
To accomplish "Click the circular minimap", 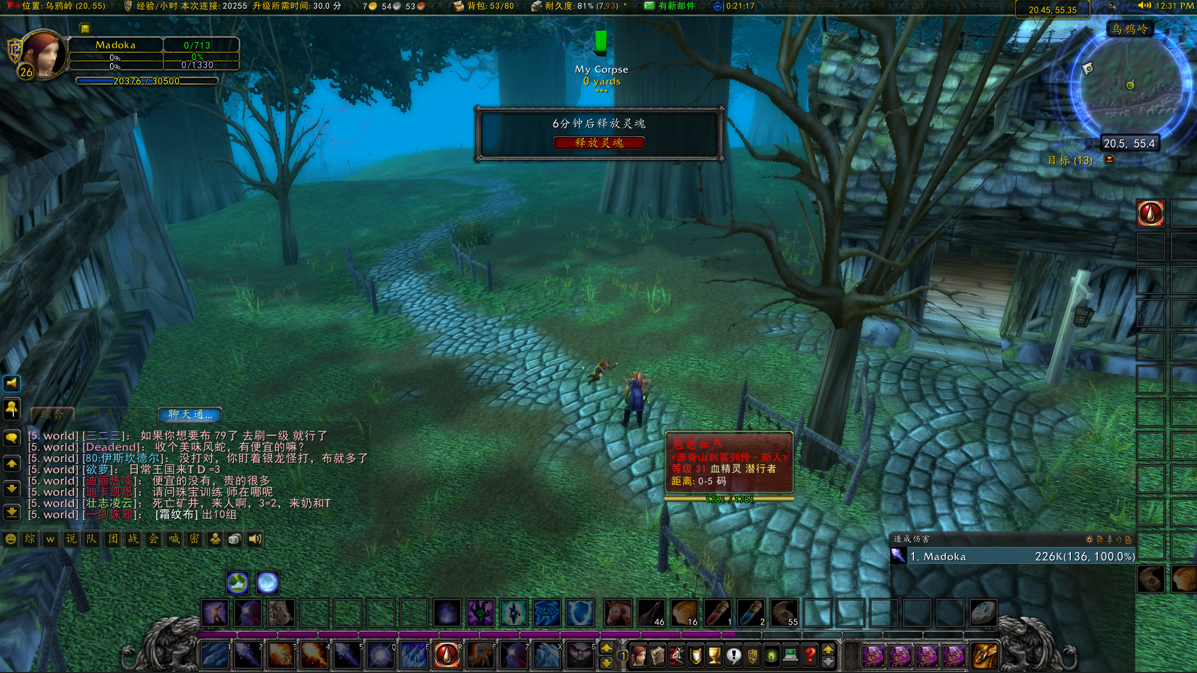I will pyautogui.click(x=1129, y=85).
